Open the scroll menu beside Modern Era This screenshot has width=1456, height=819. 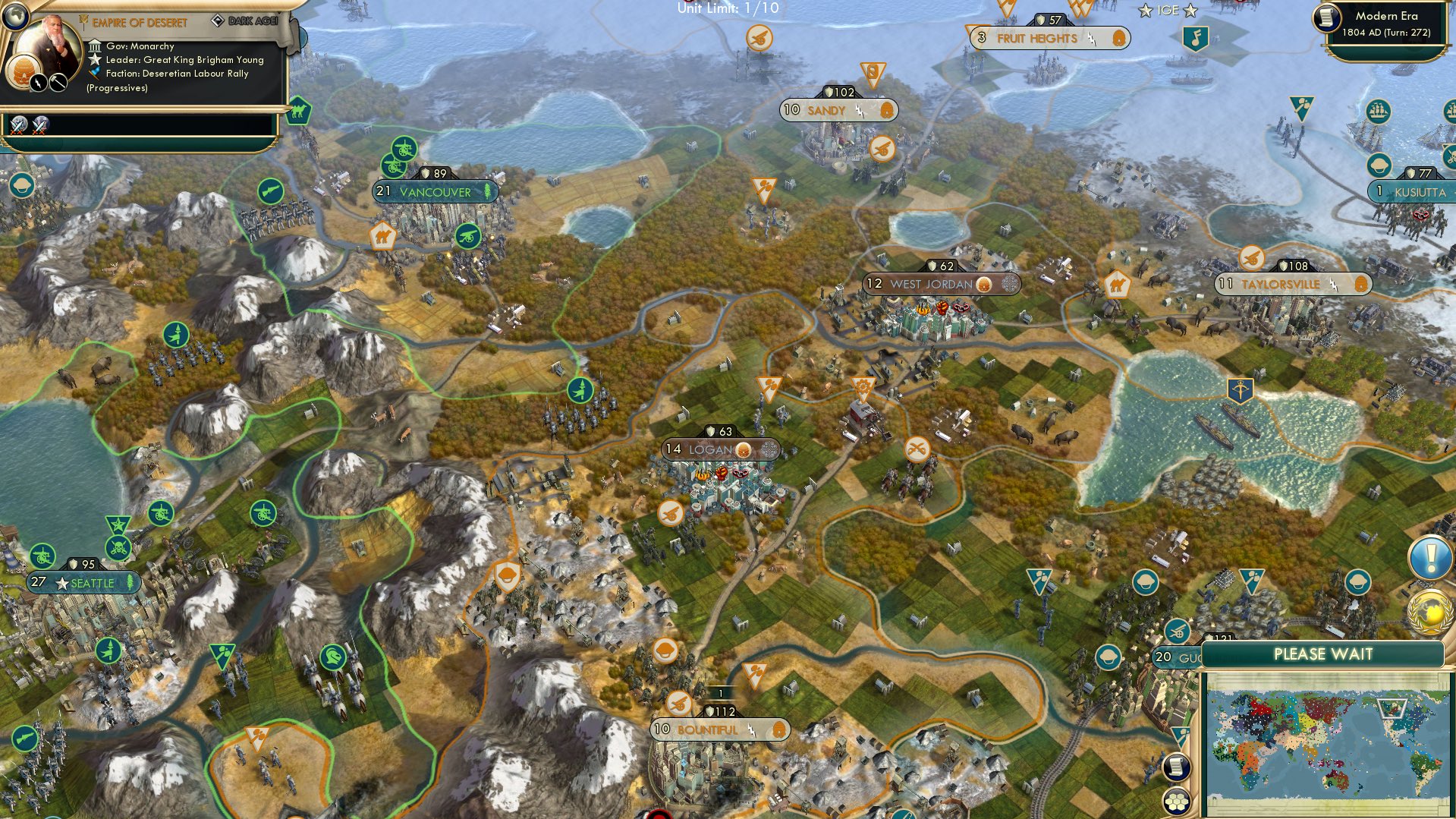click(x=1328, y=17)
